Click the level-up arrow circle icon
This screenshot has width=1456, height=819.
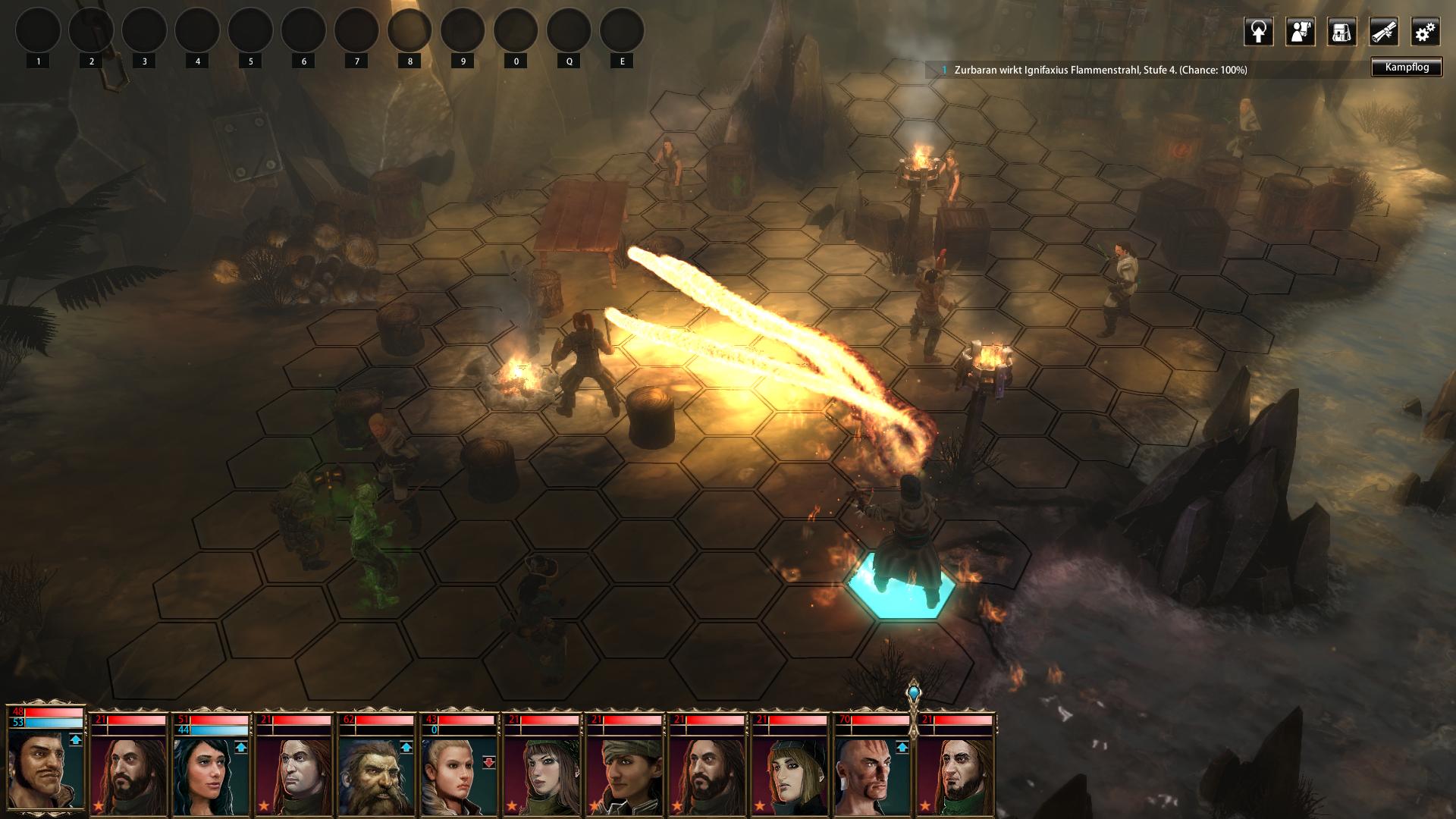1258,32
